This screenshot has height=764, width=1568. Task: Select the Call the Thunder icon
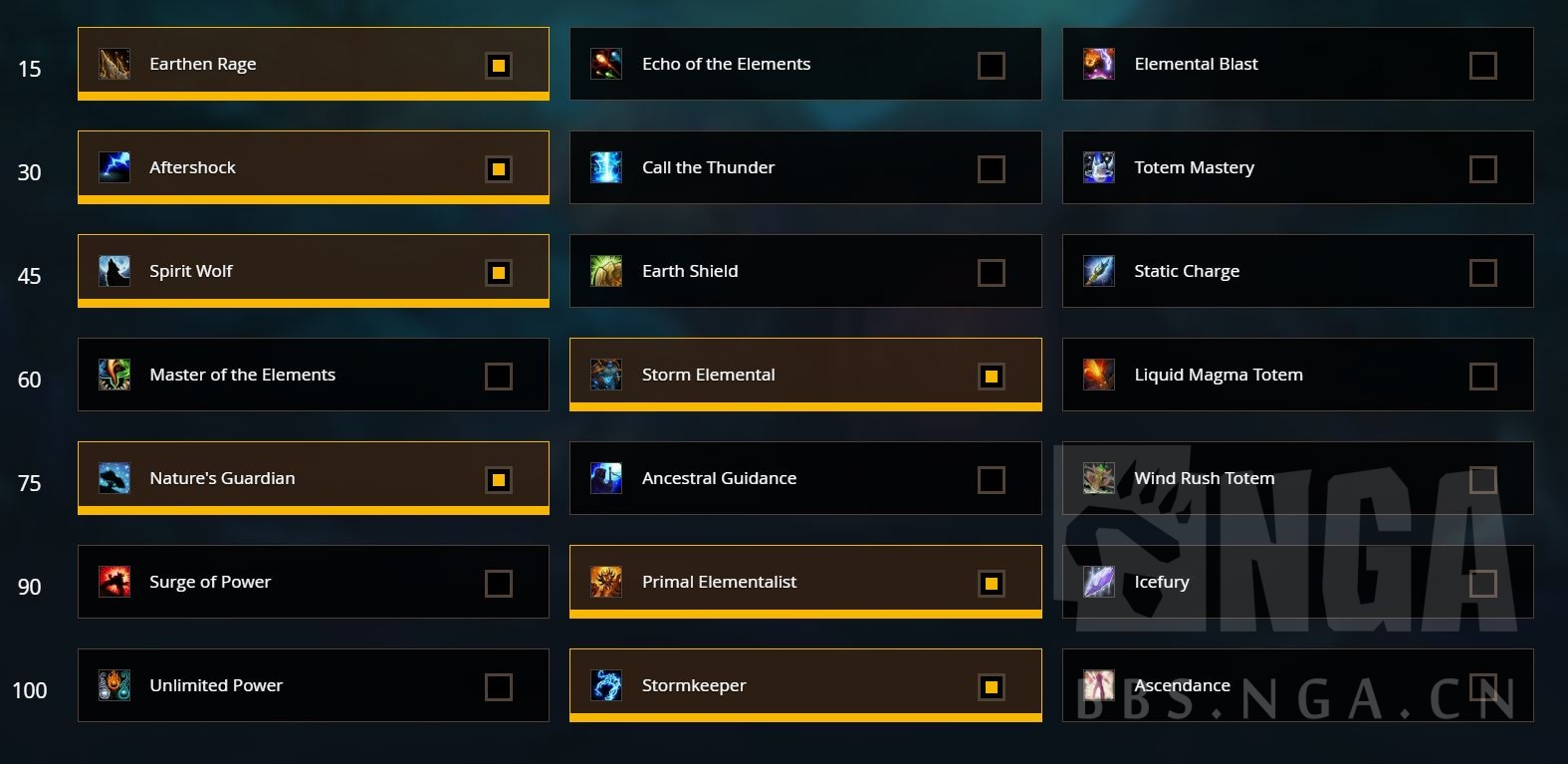coord(605,167)
